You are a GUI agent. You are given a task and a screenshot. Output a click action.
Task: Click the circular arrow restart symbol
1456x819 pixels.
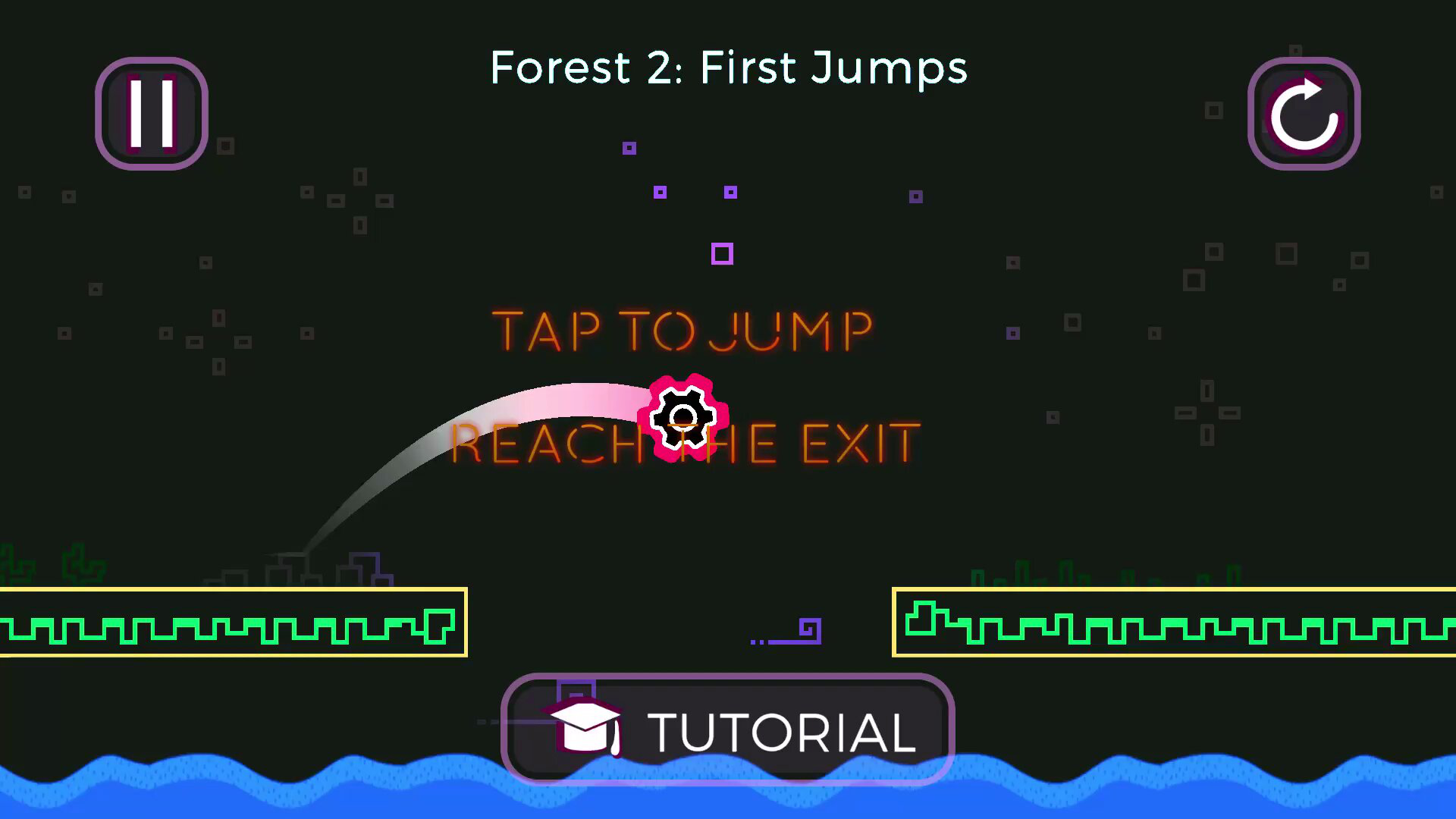pos(1304,112)
